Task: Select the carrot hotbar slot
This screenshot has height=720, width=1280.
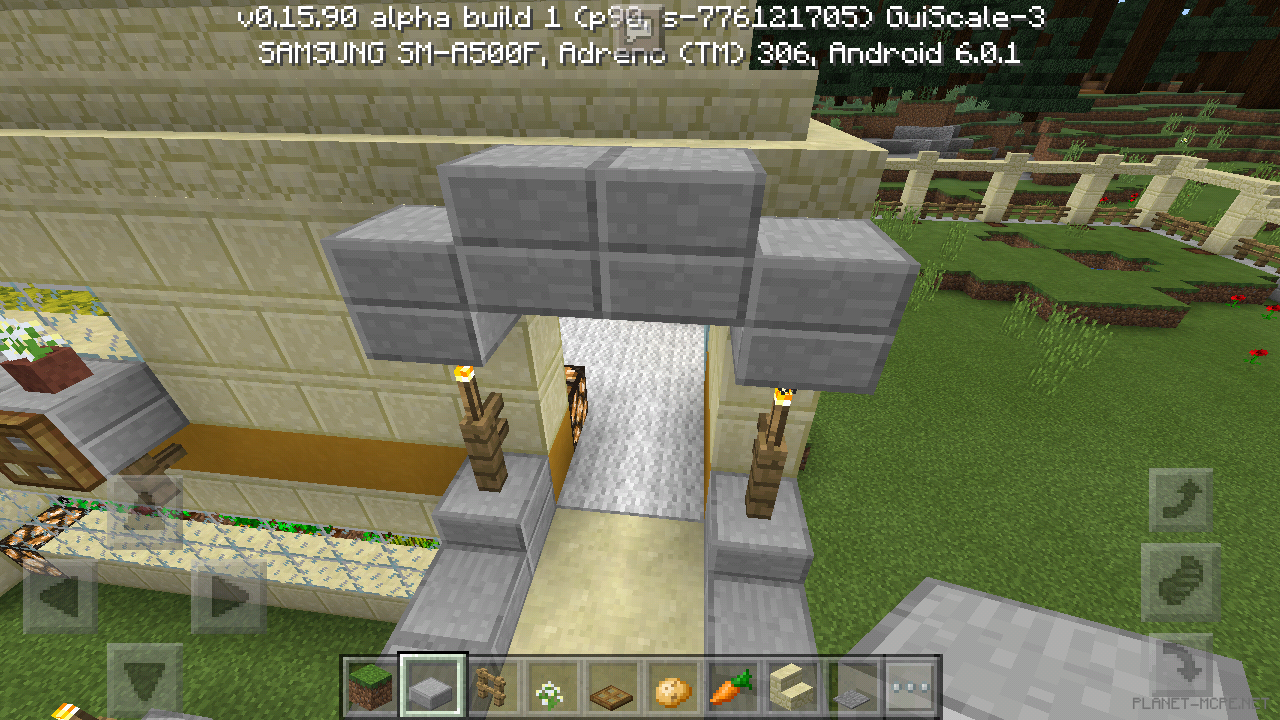Action: [732, 688]
